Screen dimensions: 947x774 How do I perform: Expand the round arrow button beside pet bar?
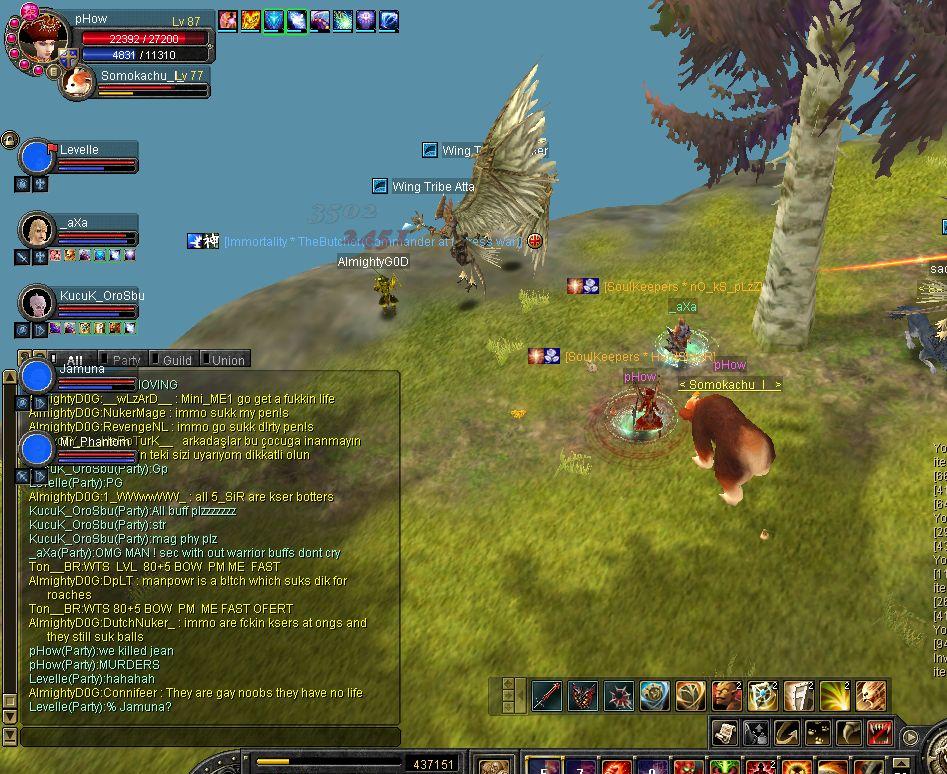pos(910,737)
